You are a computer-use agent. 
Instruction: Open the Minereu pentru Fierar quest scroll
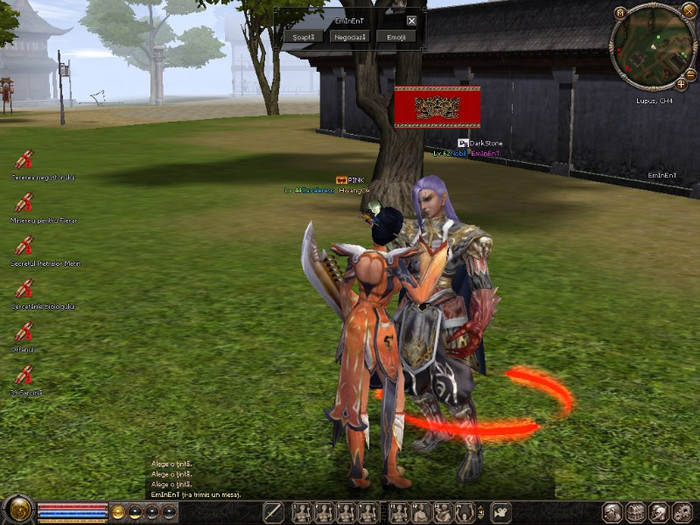coord(24,202)
